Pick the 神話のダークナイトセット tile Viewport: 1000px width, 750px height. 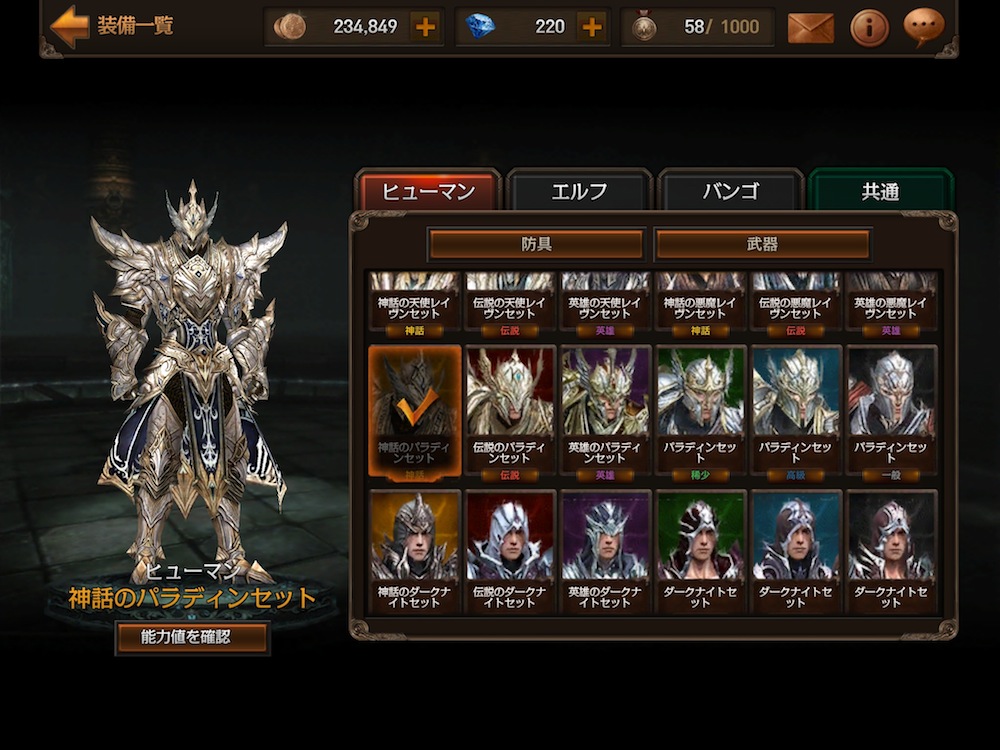(414, 550)
